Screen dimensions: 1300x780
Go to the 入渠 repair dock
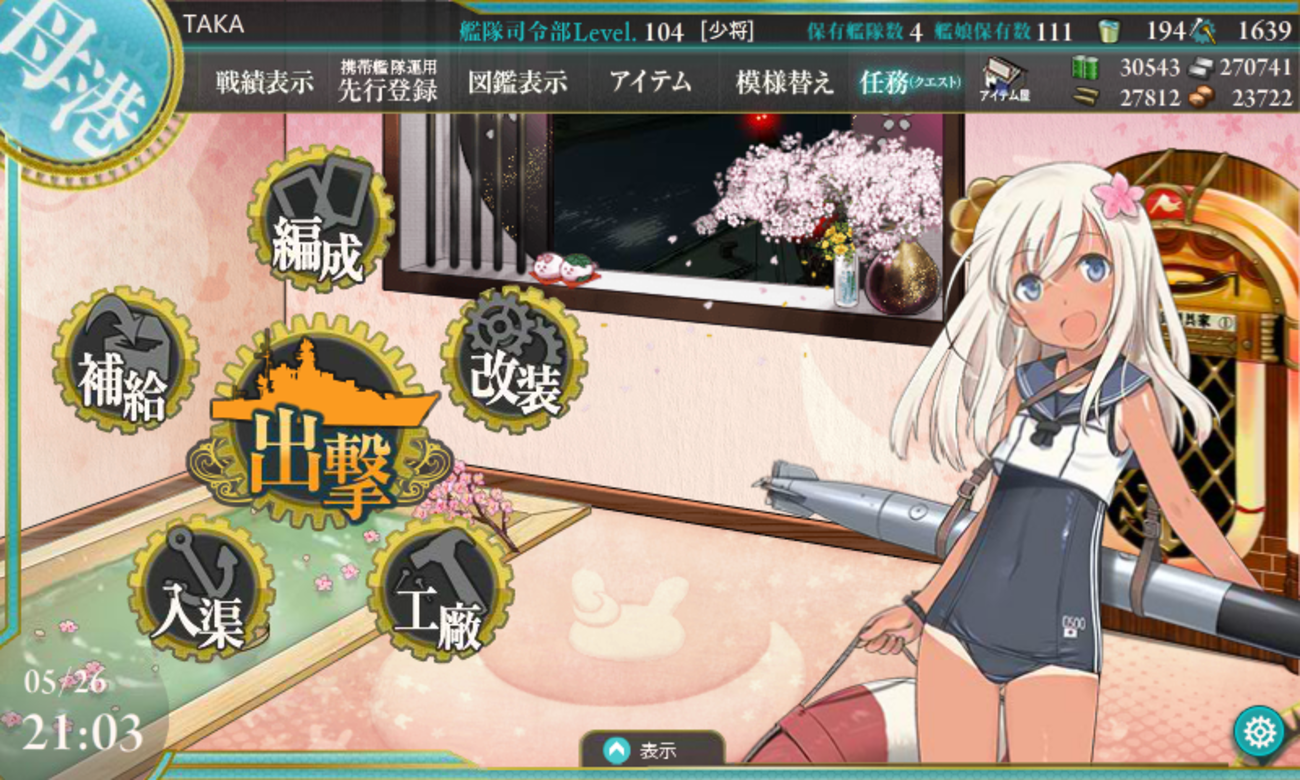click(200, 591)
